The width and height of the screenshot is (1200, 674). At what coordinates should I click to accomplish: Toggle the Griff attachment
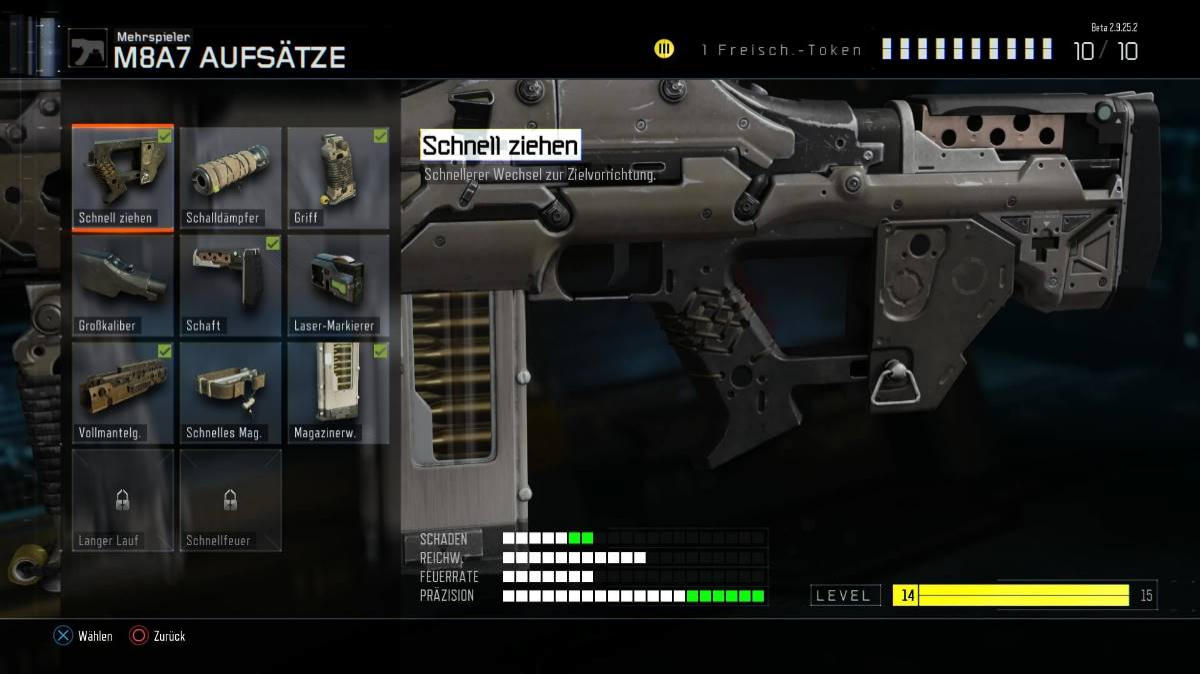point(338,178)
